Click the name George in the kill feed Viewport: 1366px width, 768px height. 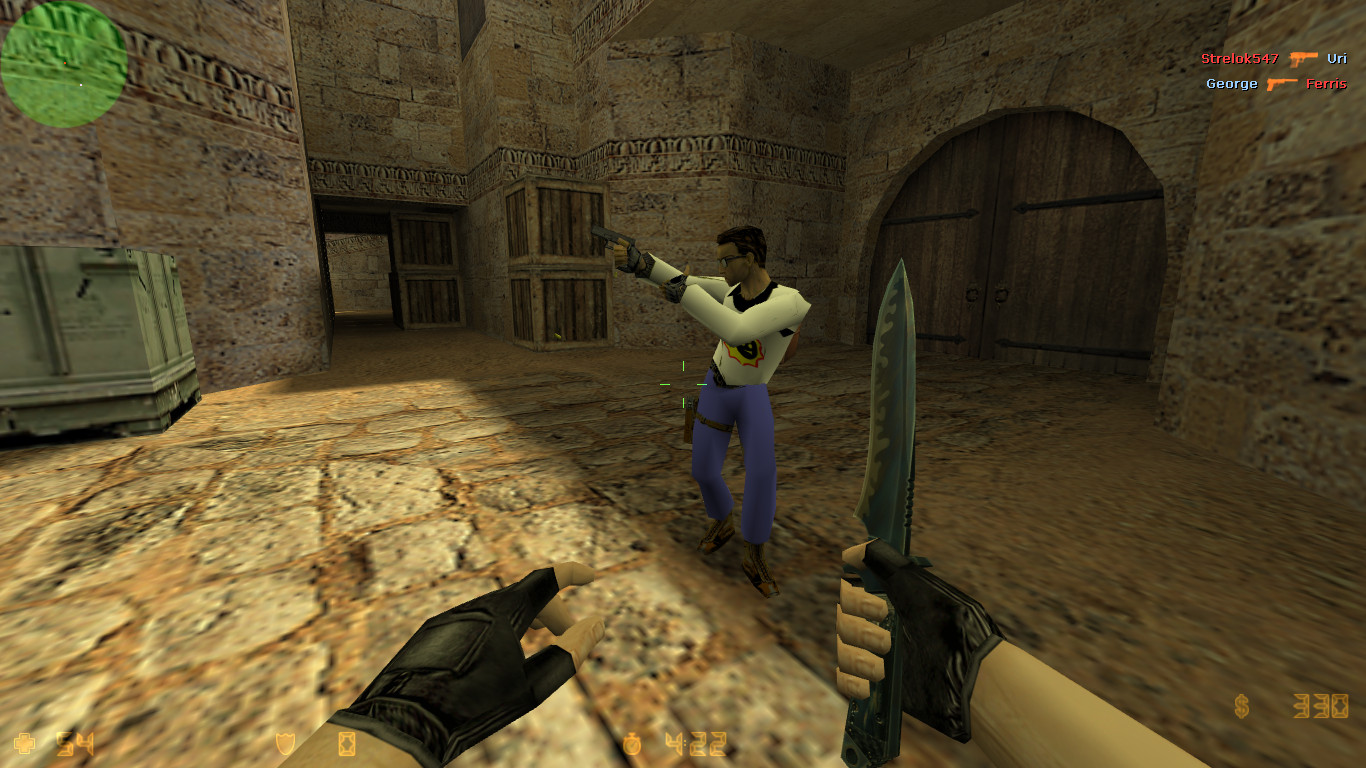1231,84
